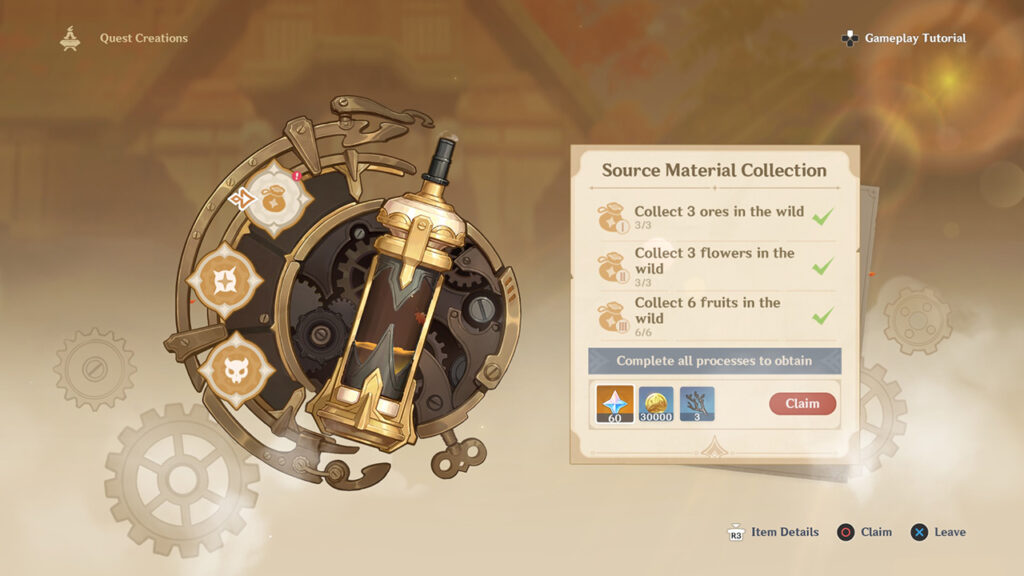The image size is (1024, 576).
Task: Inspect the 30000 Mora coin reward
Action: (656, 403)
